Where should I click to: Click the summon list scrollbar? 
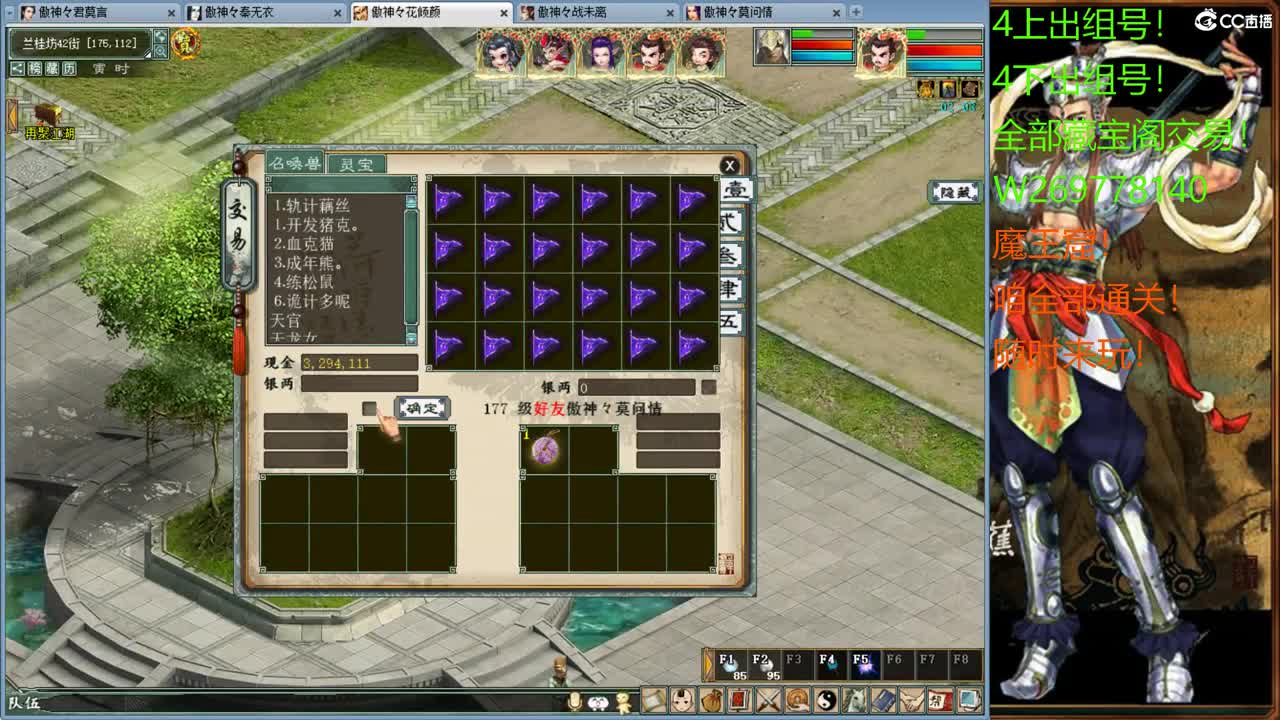(410, 264)
